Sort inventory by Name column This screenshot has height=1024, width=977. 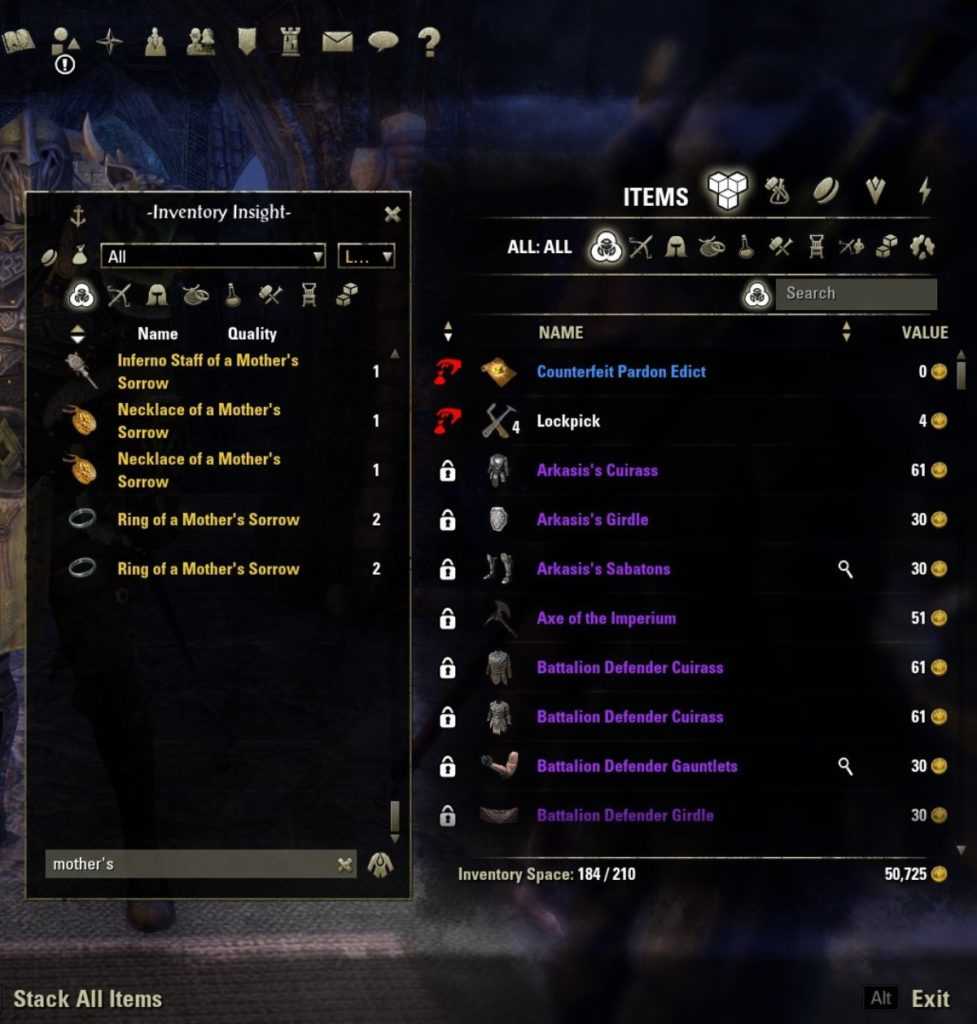[560, 333]
